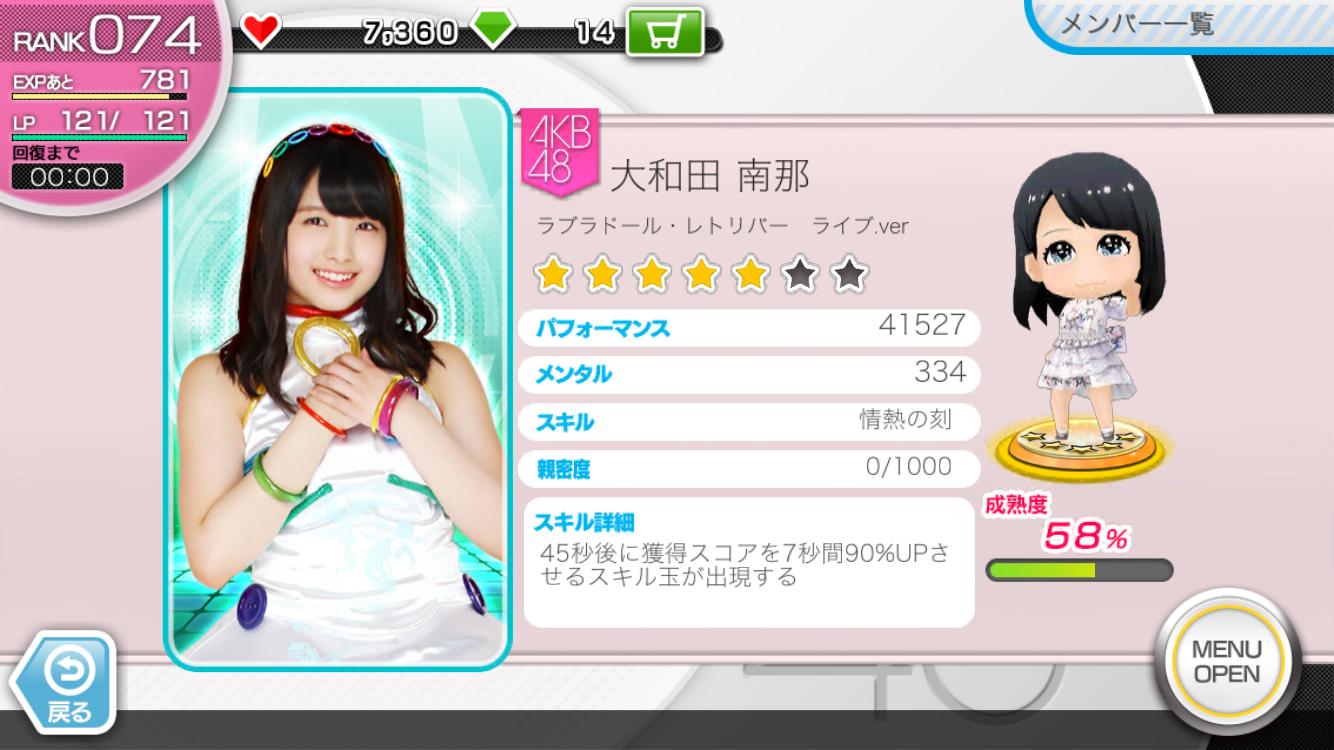Select the member card portrait
This screenshot has height=750, width=1334.
click(338, 380)
